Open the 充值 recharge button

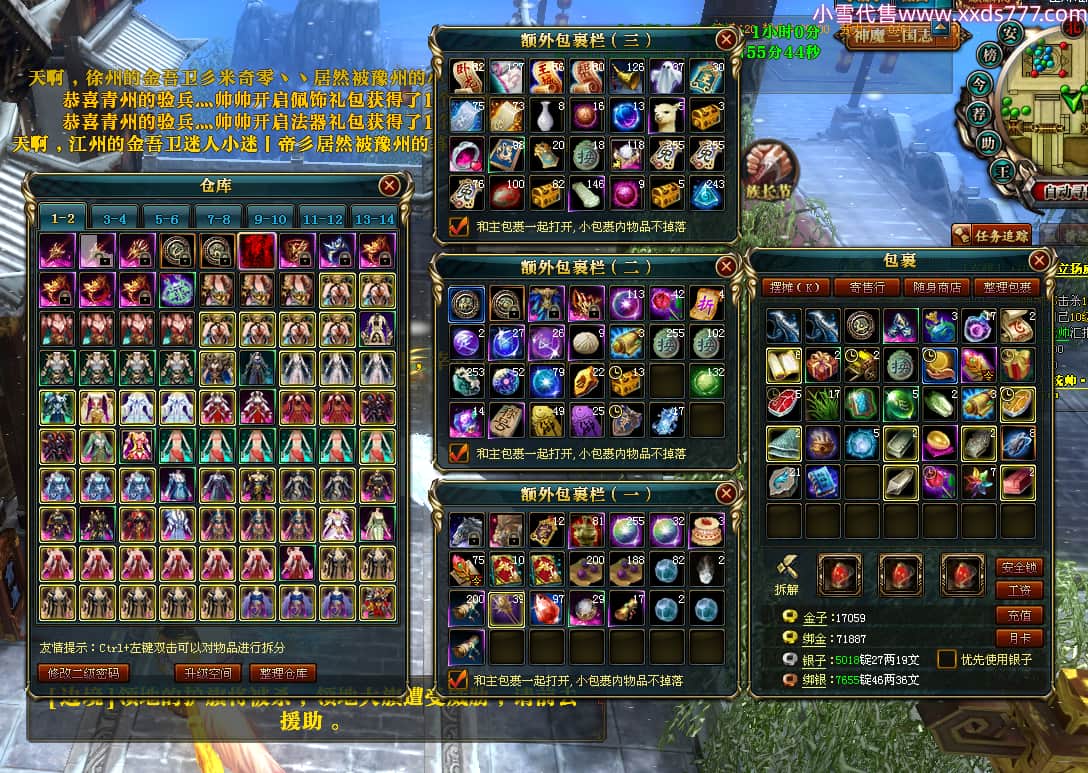[1019, 614]
